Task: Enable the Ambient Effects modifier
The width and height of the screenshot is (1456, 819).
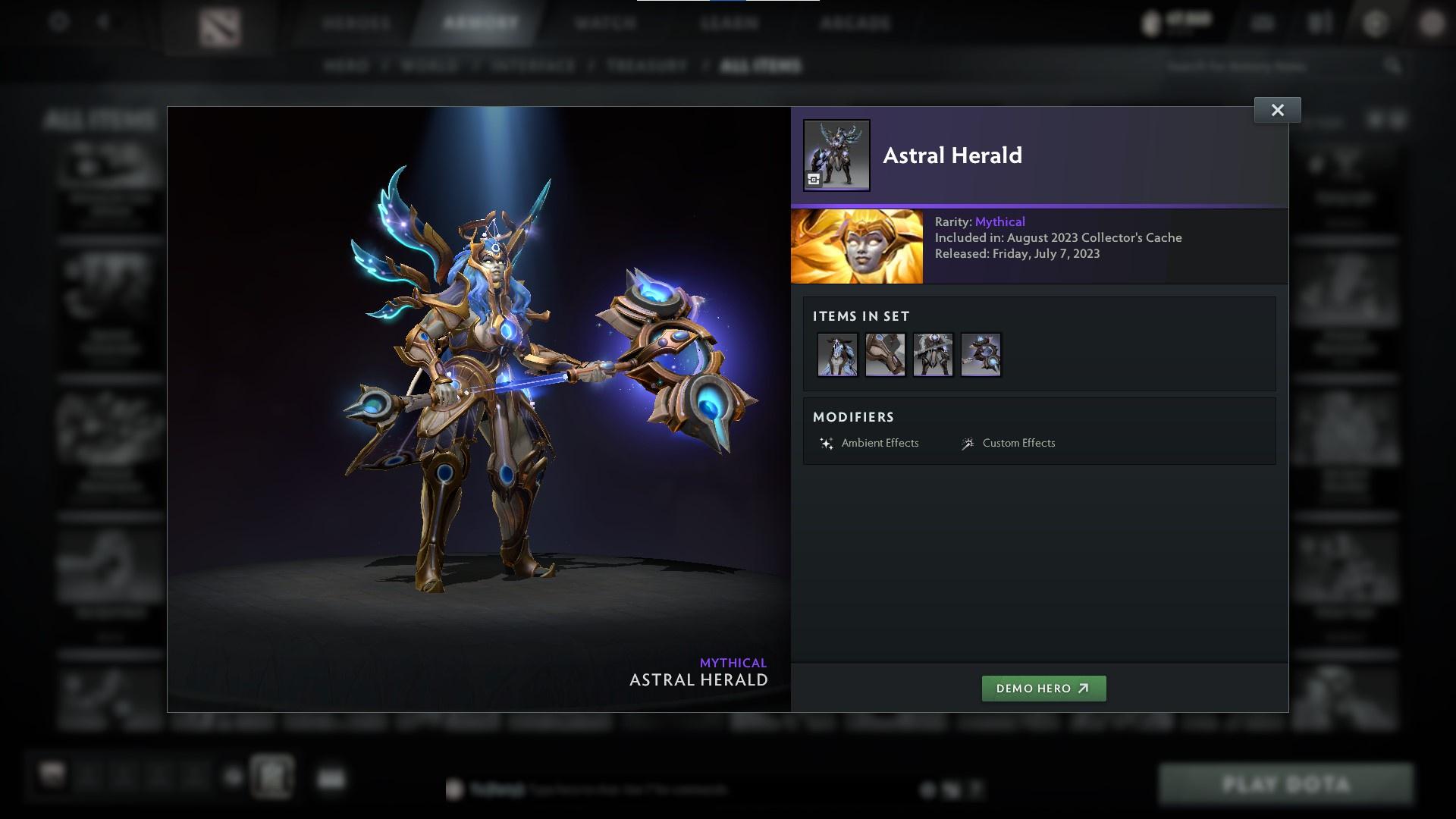Action: point(881,443)
